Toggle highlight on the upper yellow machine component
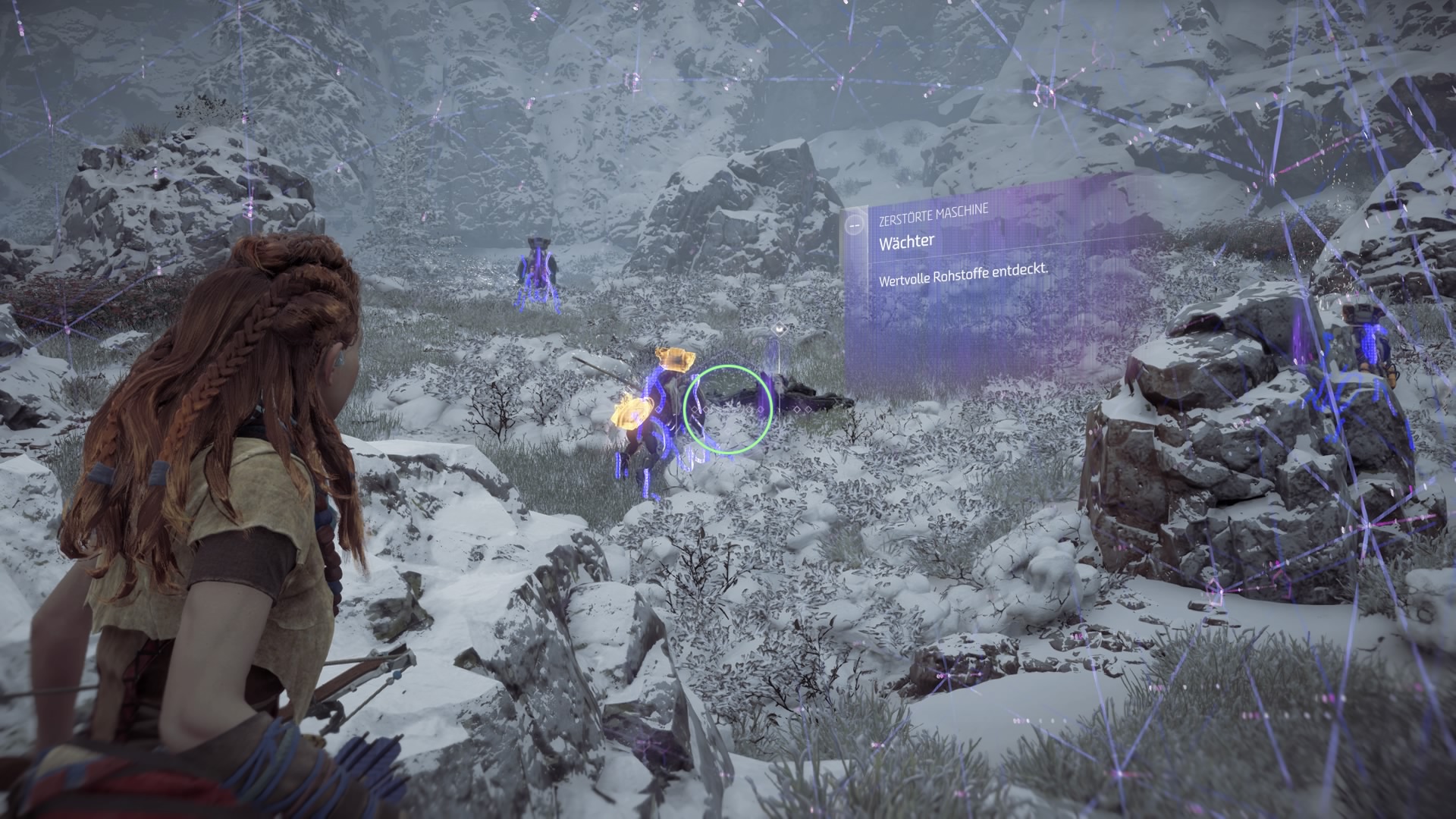 (675, 359)
